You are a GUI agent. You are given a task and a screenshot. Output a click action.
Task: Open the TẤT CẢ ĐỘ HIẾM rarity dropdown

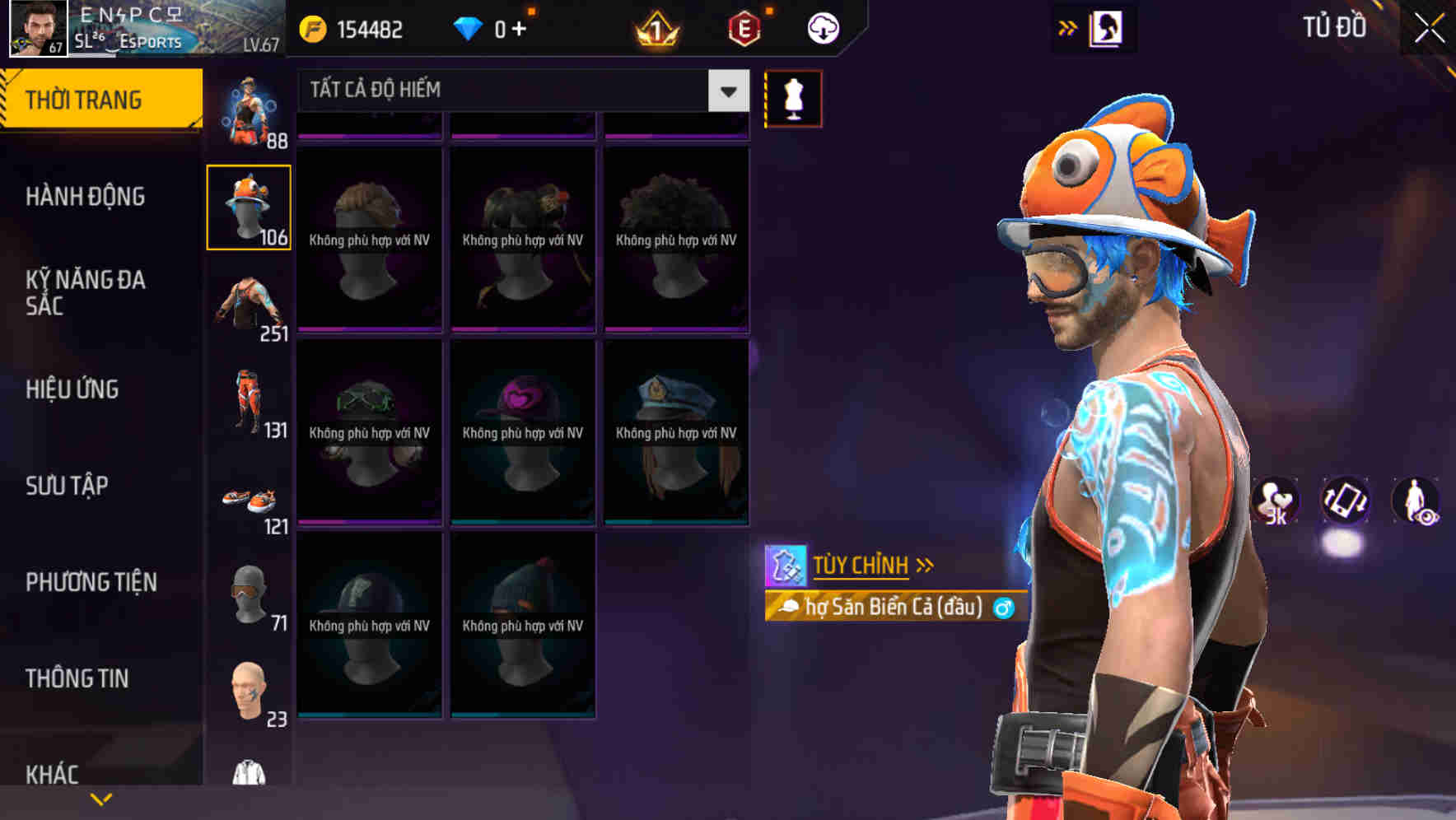(511, 90)
